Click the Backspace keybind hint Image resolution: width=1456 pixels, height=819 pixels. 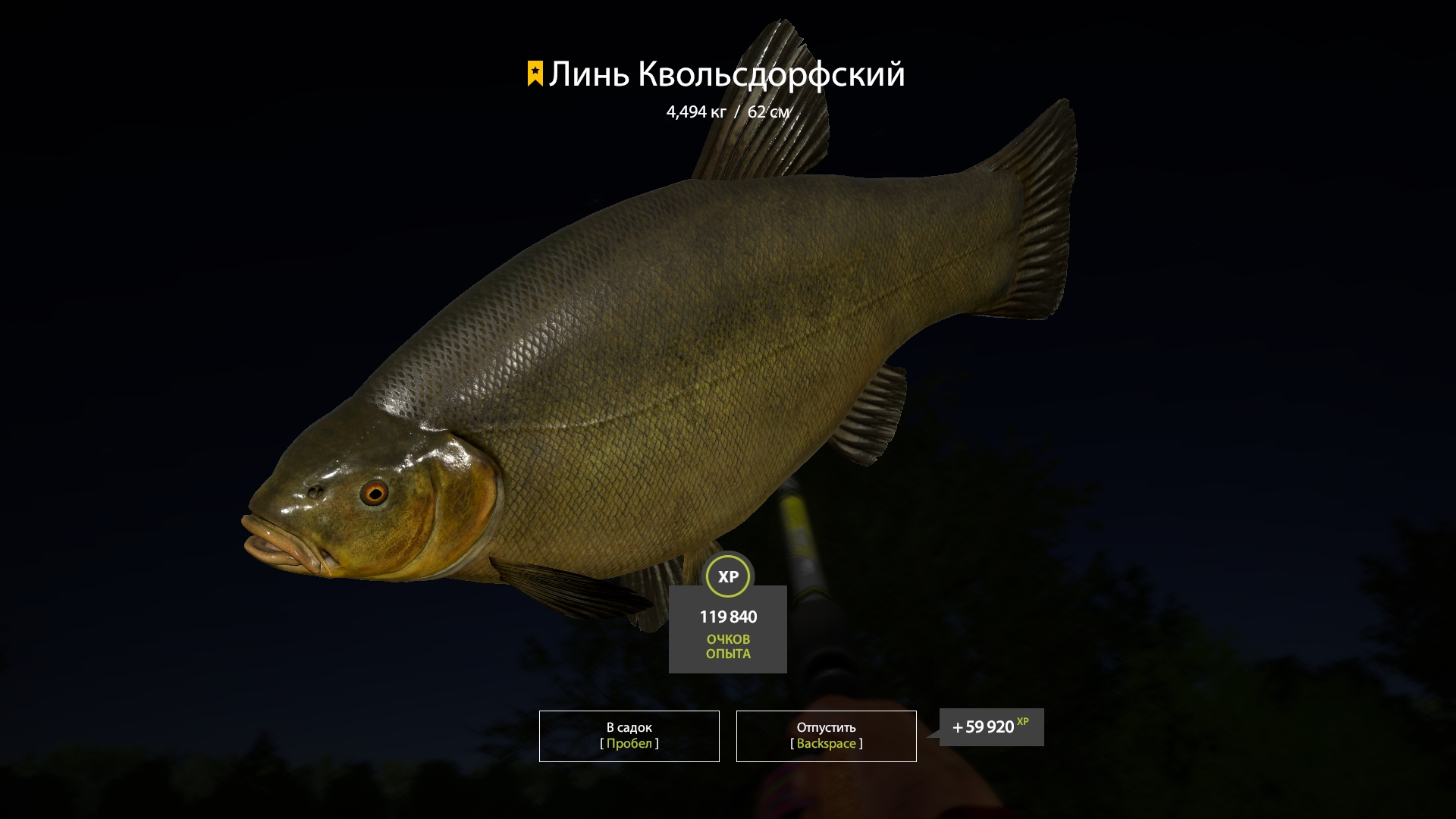[x=825, y=744]
